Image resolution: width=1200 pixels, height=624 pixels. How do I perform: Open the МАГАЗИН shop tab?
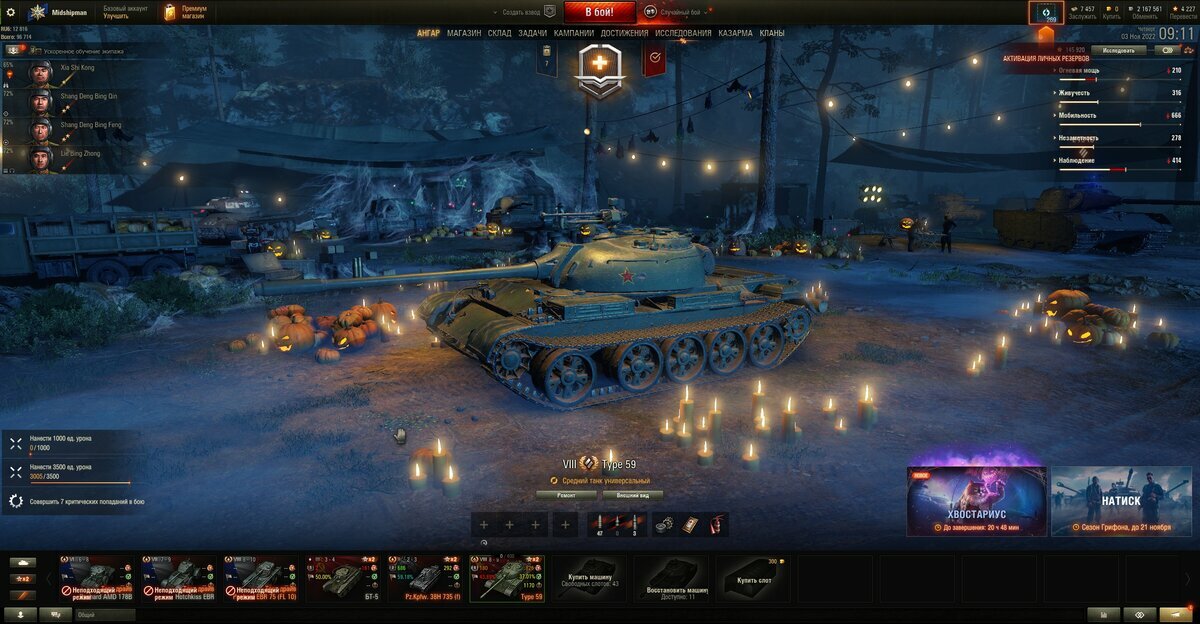click(x=464, y=33)
